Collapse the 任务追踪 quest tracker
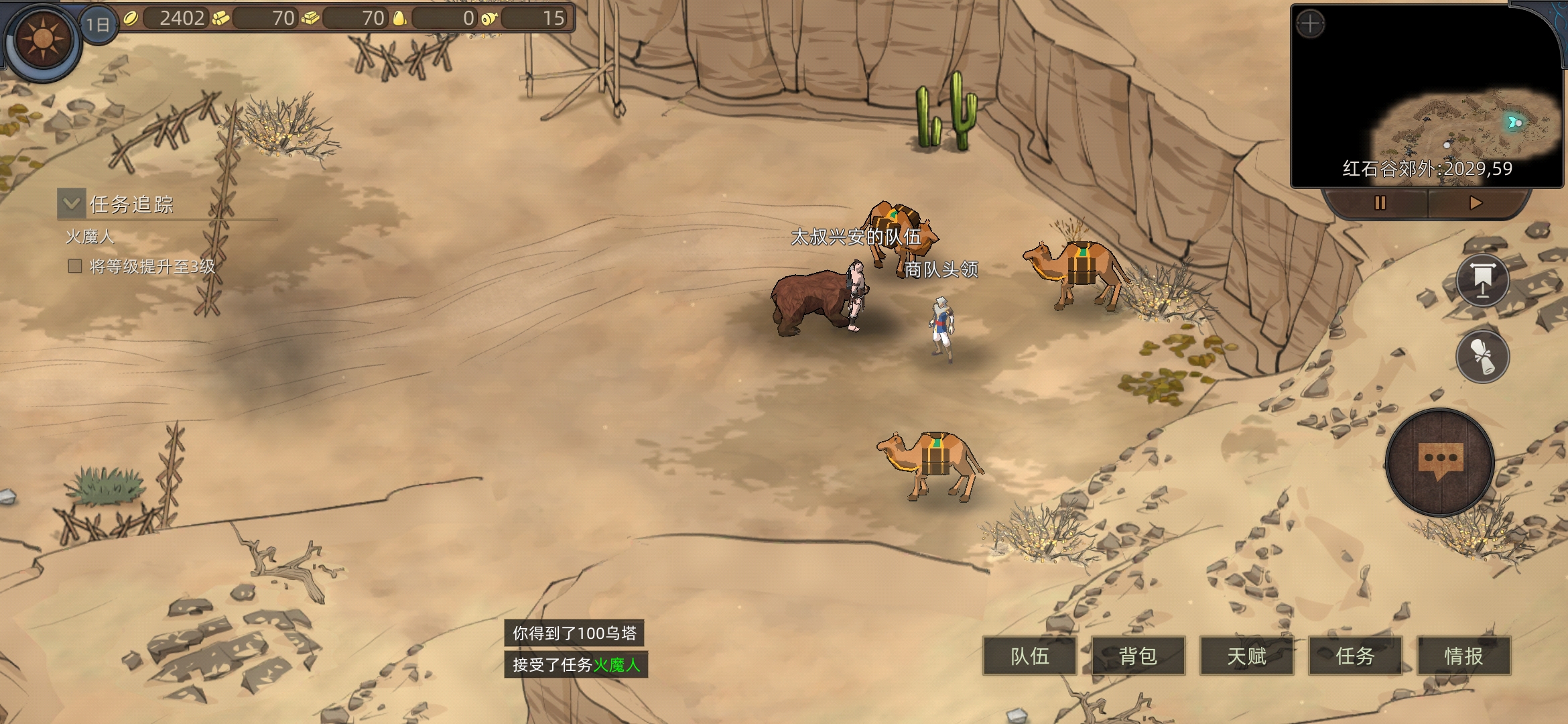 72,203
